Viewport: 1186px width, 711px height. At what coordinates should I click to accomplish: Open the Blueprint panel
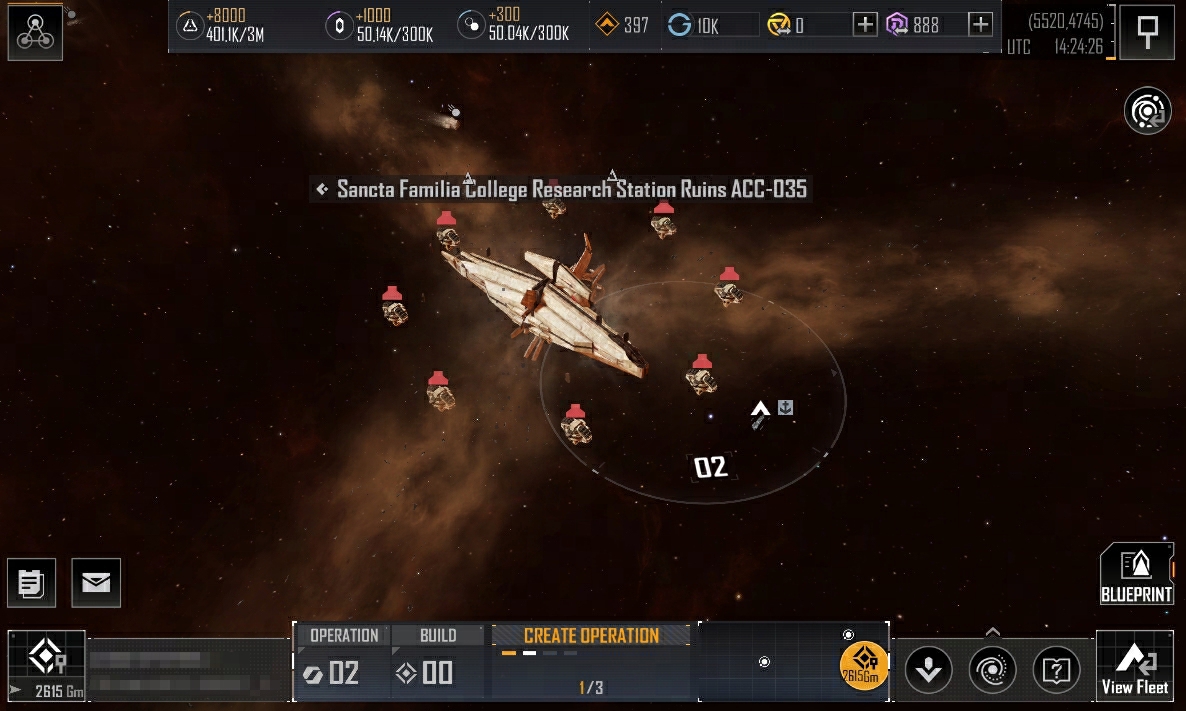[x=1136, y=574]
